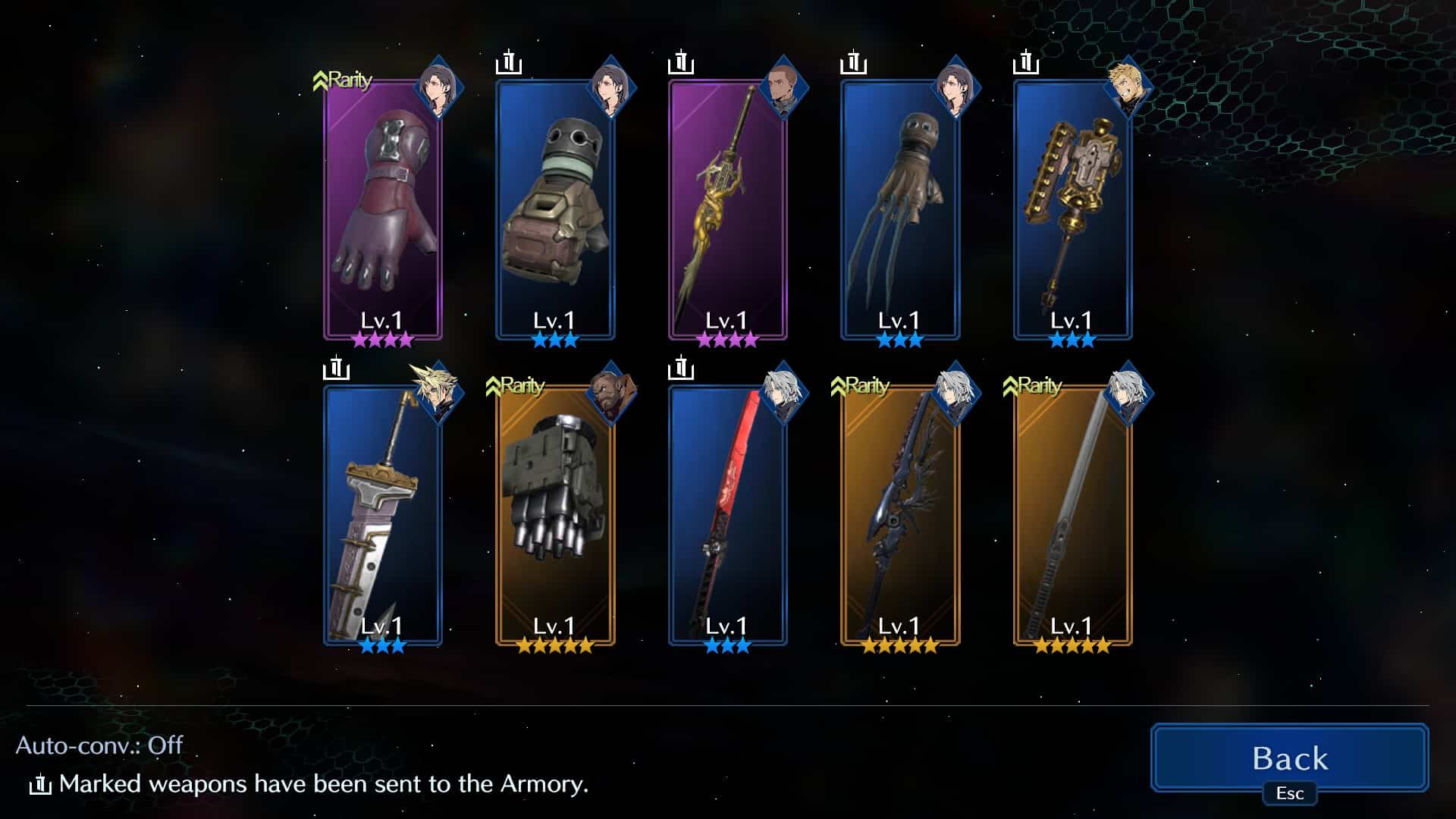1456x819 pixels.
Task: Click the armory mark on the red katana card
Action: point(681,370)
